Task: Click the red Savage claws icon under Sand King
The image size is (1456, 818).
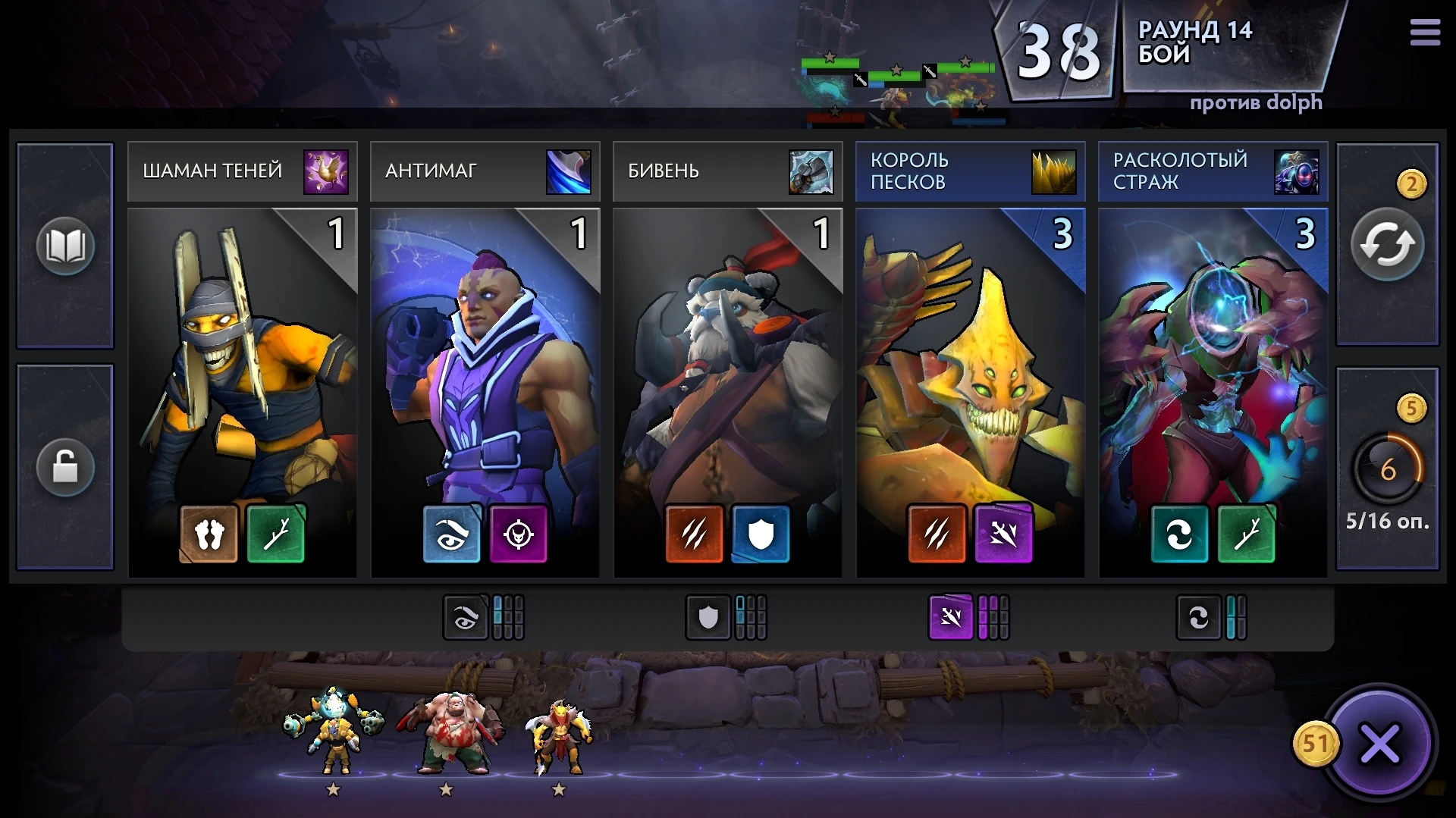Action: pyautogui.click(x=937, y=534)
